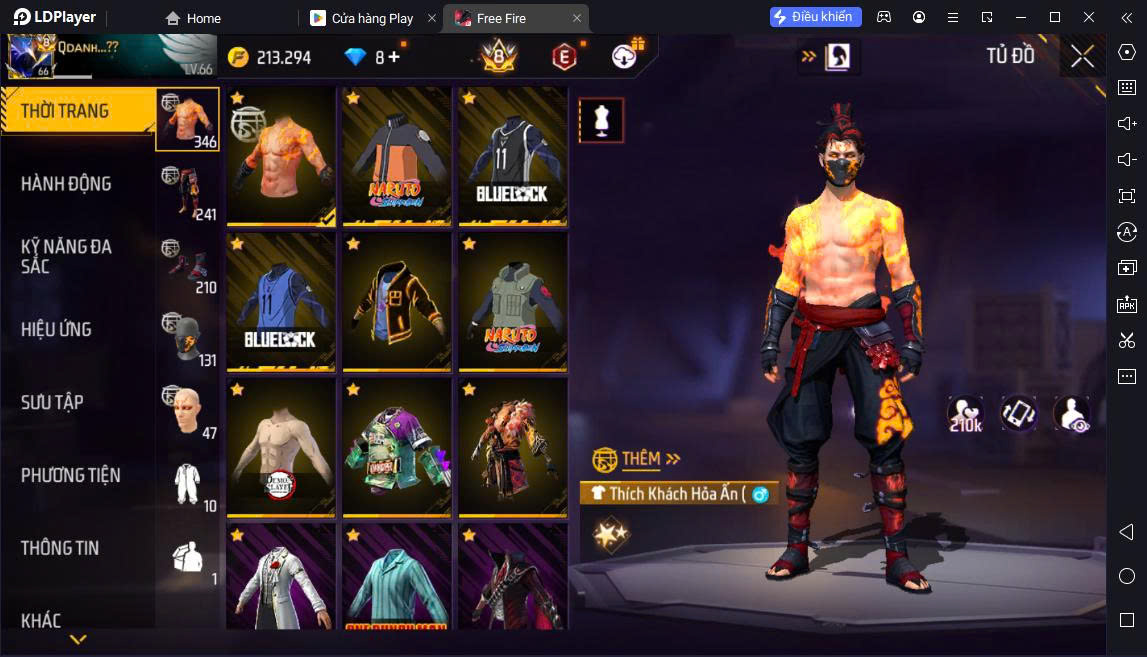The image size is (1147, 657).
Task: Add diamonds with the plus button
Action: 394,57
